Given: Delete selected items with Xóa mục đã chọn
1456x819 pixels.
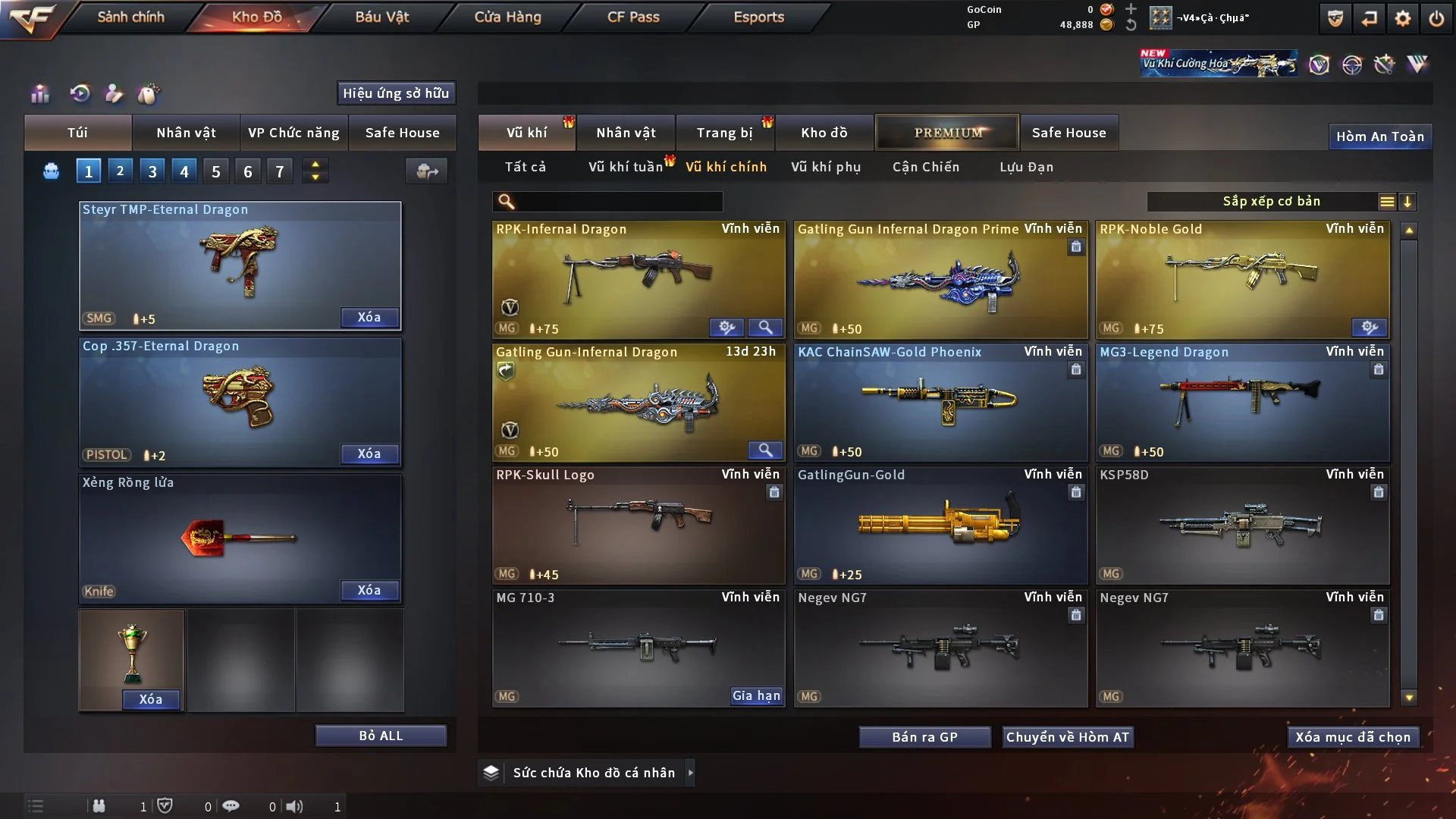Looking at the screenshot, I should coord(1353,737).
